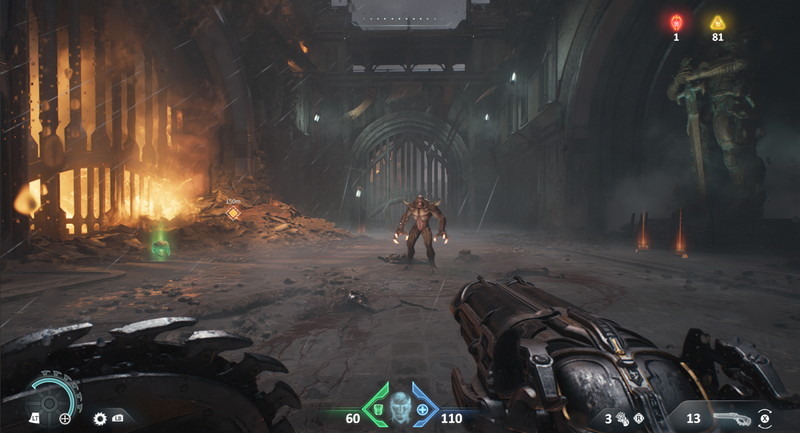
Task: Click the red demon skull icon
Action: coord(676,21)
